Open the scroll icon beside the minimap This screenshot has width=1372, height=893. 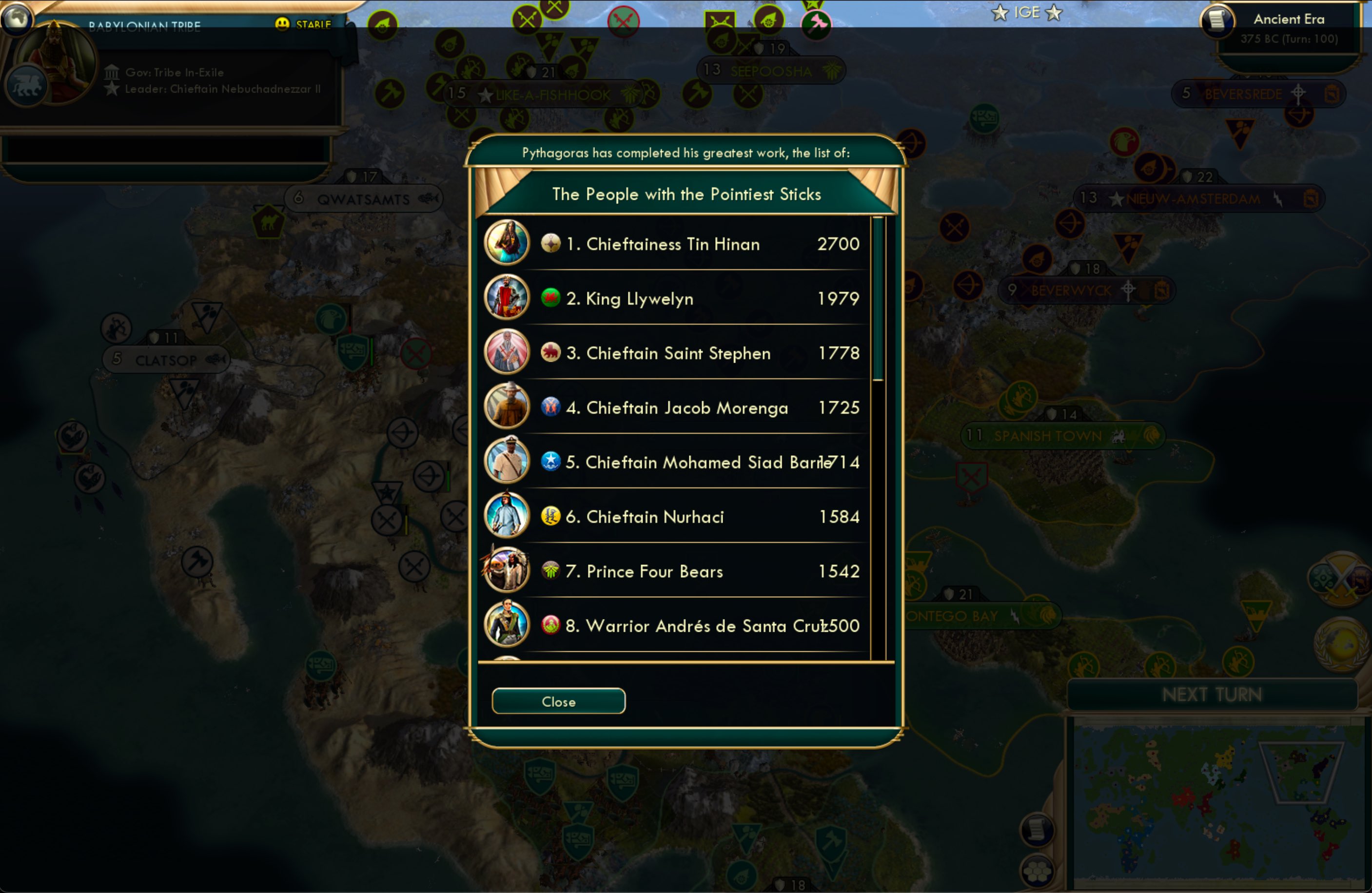pos(1037,830)
